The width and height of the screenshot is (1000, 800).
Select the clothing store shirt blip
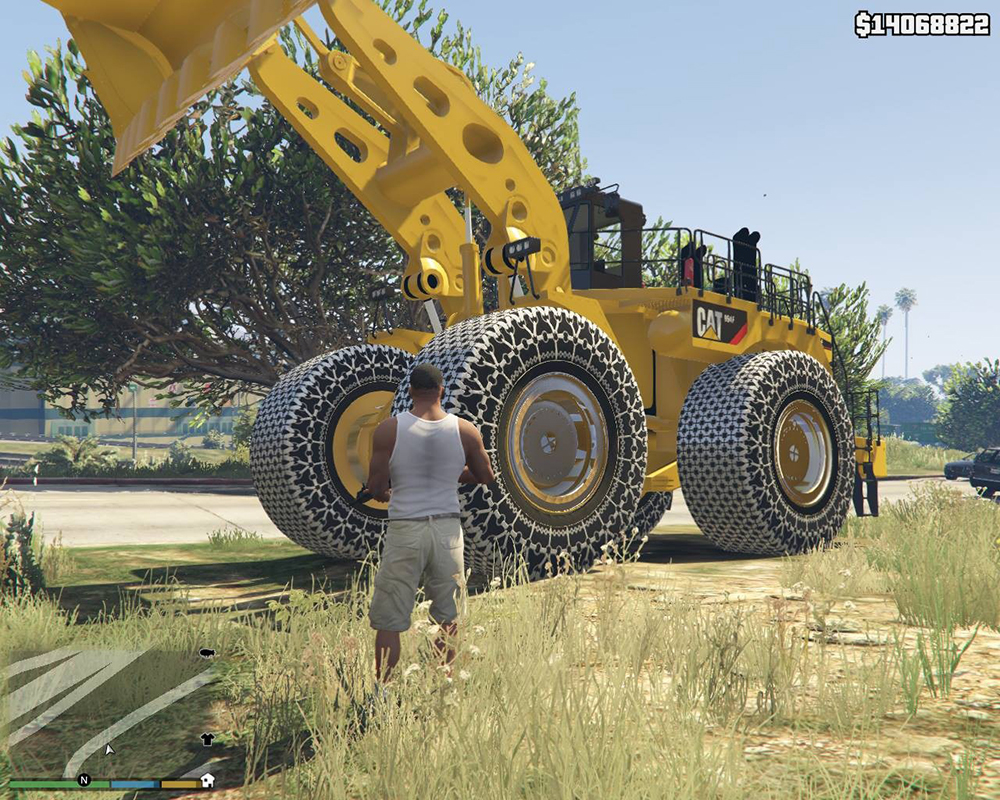click(207, 739)
